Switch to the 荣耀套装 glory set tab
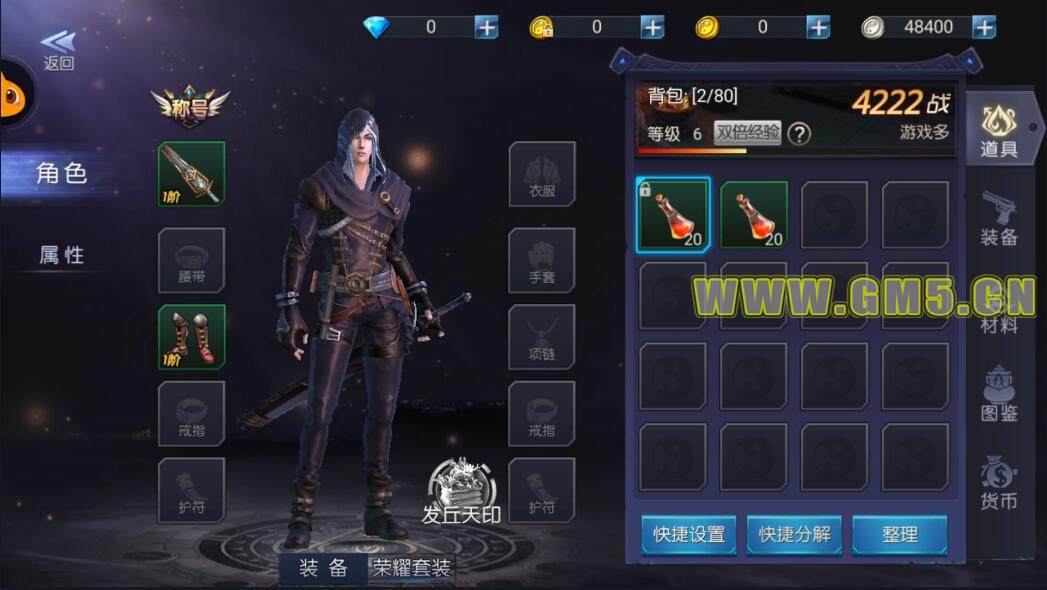1047x590 pixels. coord(412,568)
